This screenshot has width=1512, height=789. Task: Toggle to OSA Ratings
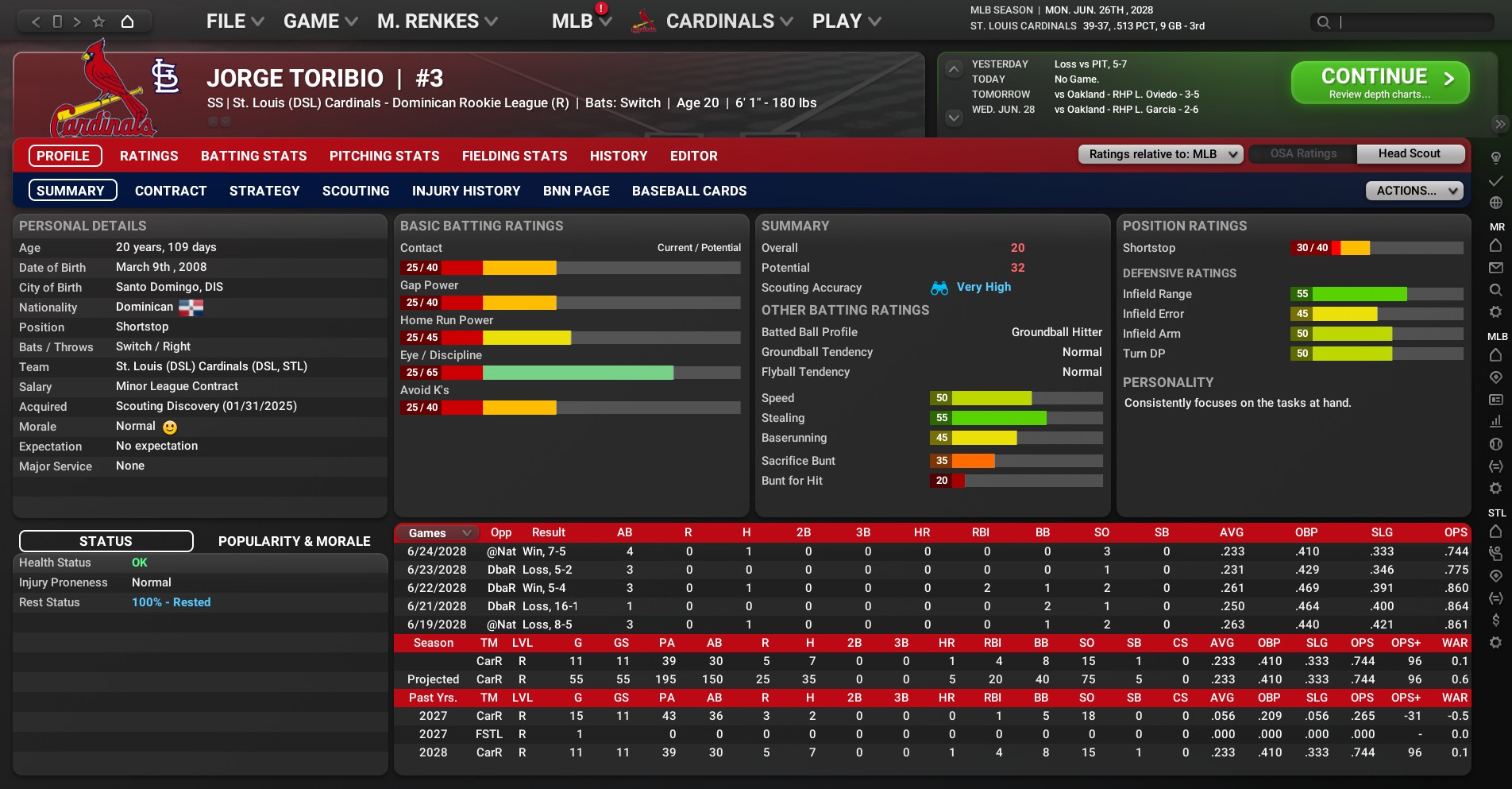(x=1303, y=154)
